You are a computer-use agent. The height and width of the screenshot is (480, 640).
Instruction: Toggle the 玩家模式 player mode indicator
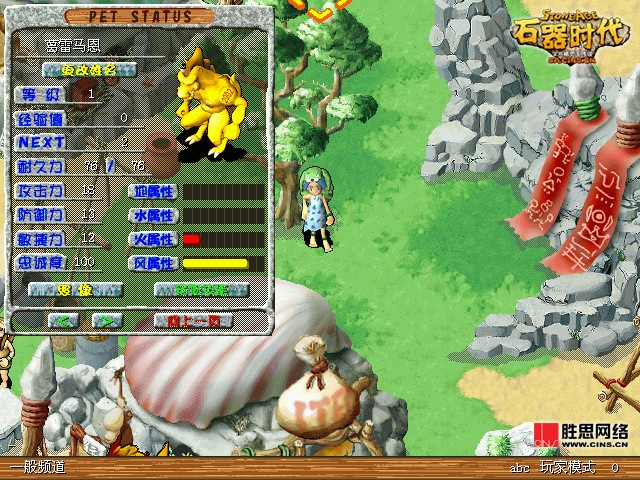567,467
